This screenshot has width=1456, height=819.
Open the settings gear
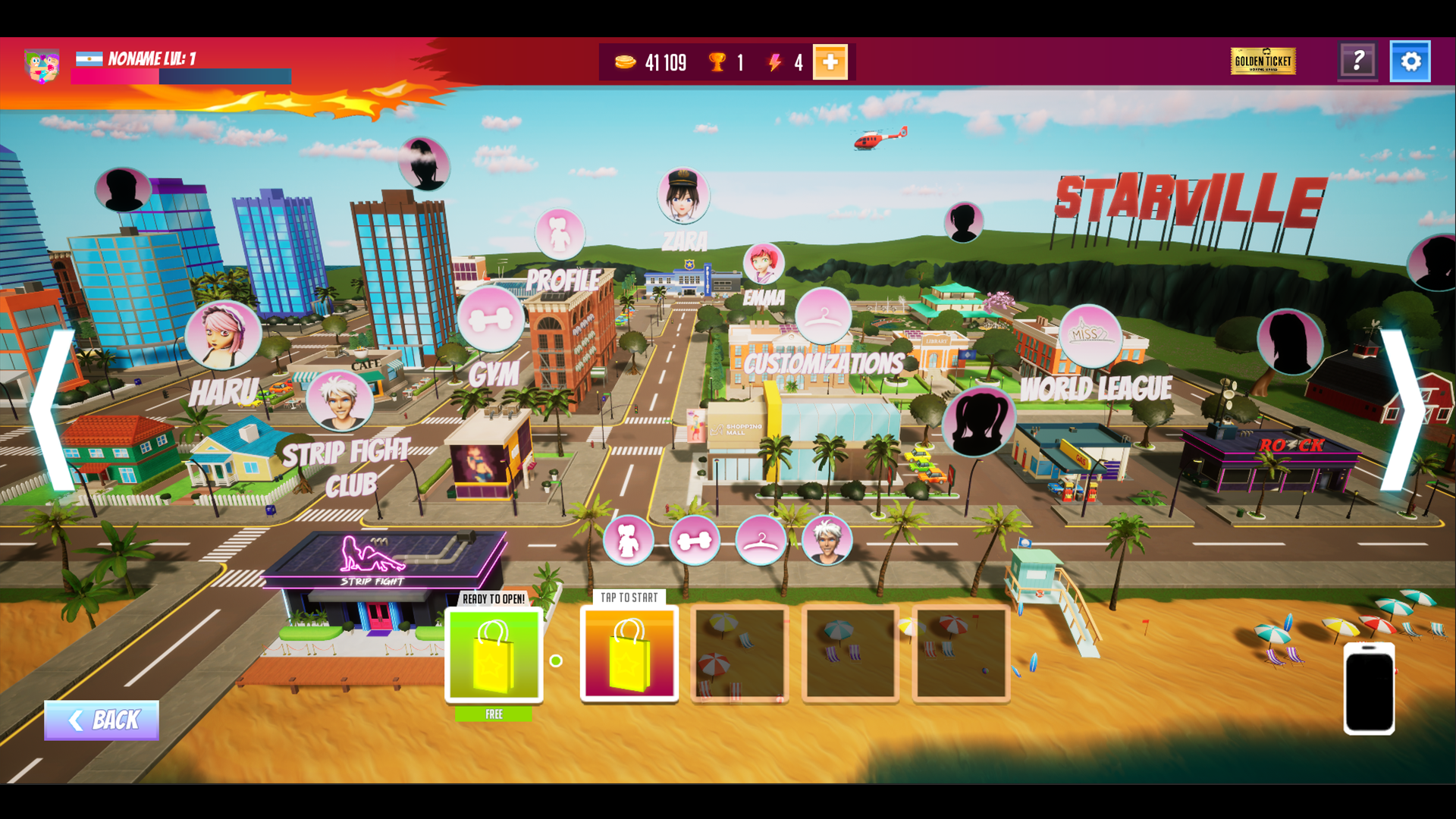pyautogui.click(x=1410, y=61)
